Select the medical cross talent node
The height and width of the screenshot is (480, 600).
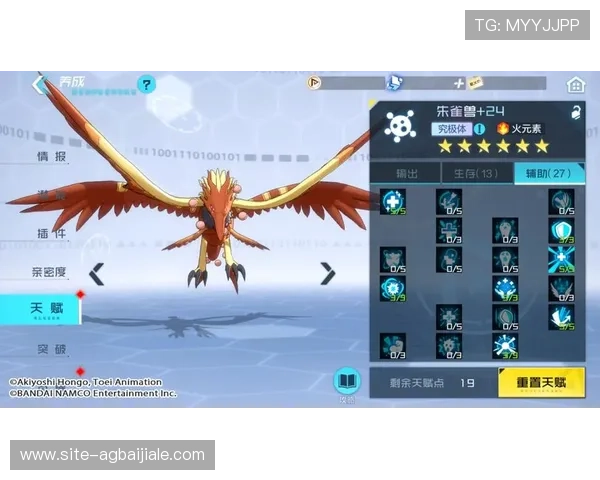[392, 201]
